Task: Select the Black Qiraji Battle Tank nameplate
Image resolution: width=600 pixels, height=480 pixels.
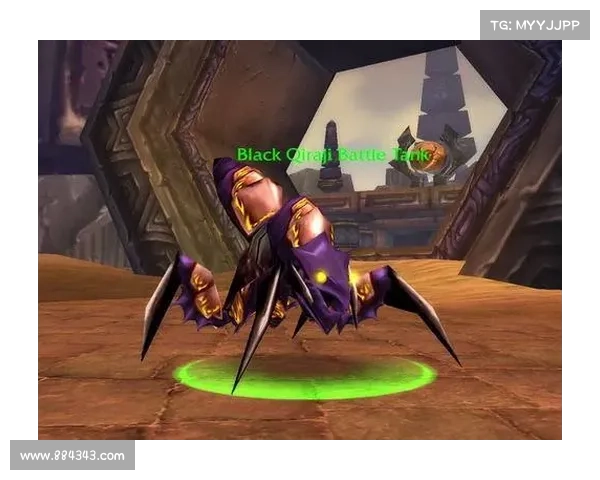Action: pos(334,154)
